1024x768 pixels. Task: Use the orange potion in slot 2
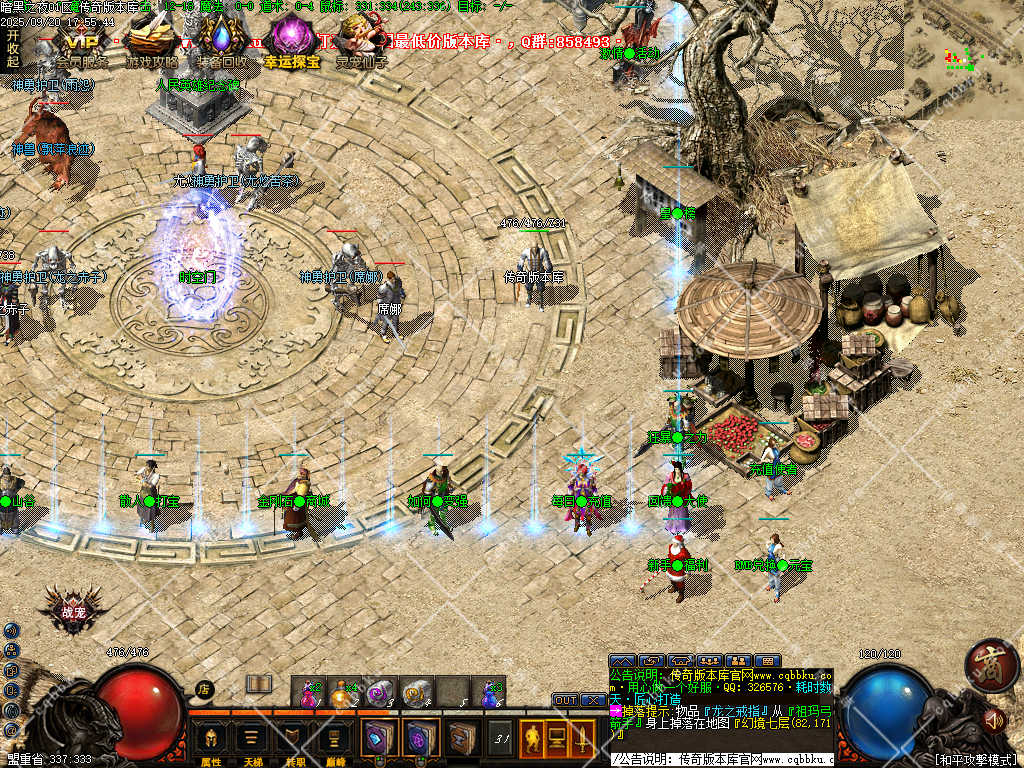pos(343,691)
